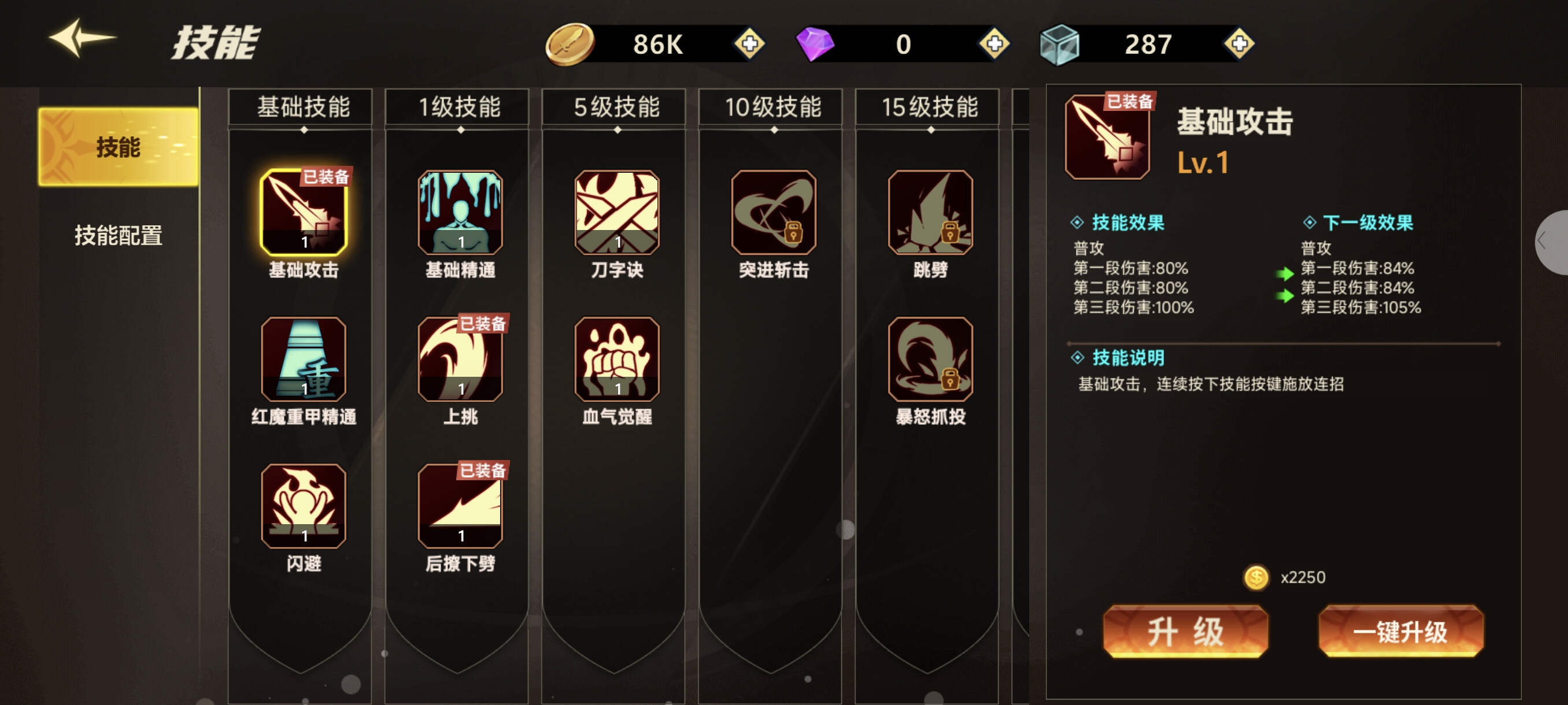The height and width of the screenshot is (705, 1568).
Task: Click the gold coin purchase plus button
Action: point(749,44)
